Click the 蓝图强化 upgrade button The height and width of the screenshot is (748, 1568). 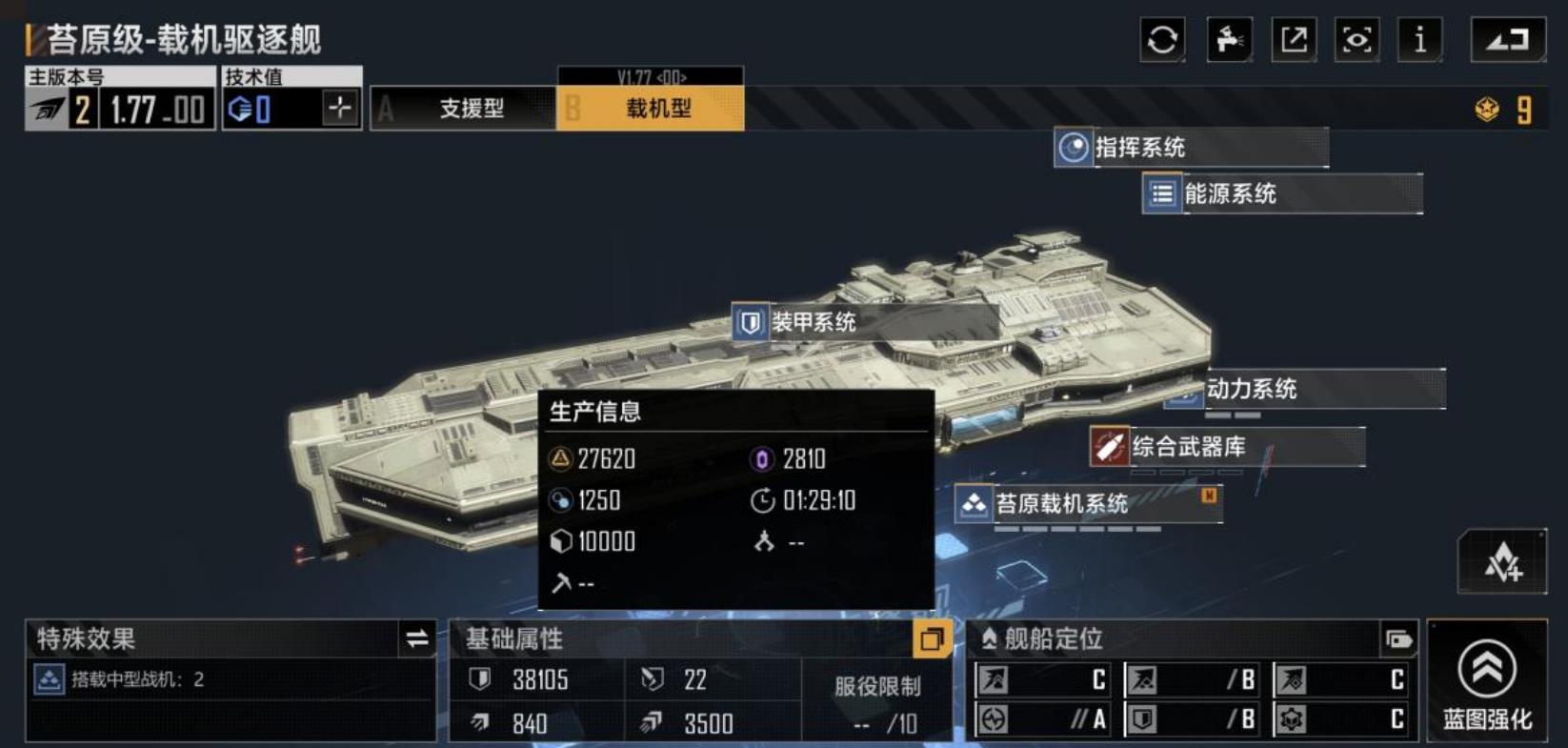pos(1487,680)
